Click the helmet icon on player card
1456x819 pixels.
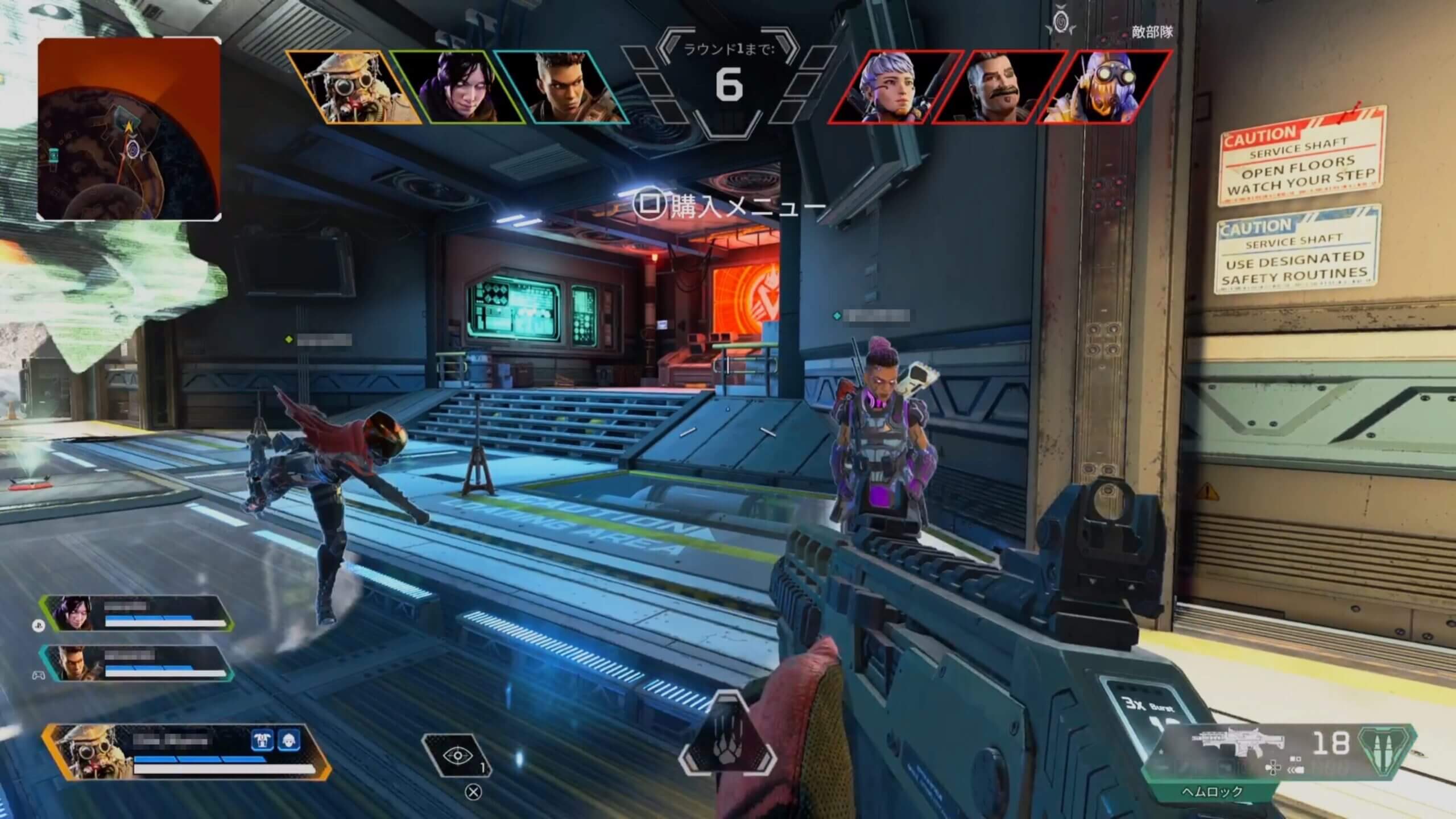click(288, 741)
